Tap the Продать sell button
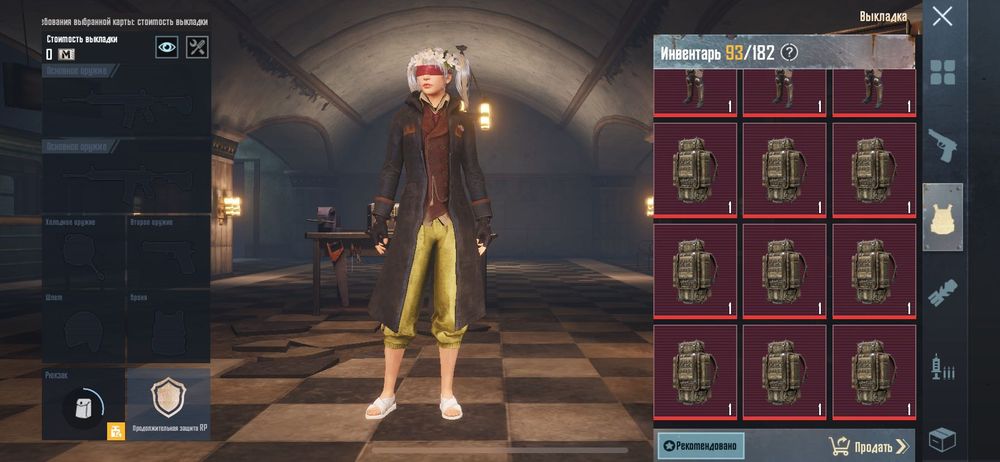Viewport: 1000px width, 462px height. click(x=869, y=446)
